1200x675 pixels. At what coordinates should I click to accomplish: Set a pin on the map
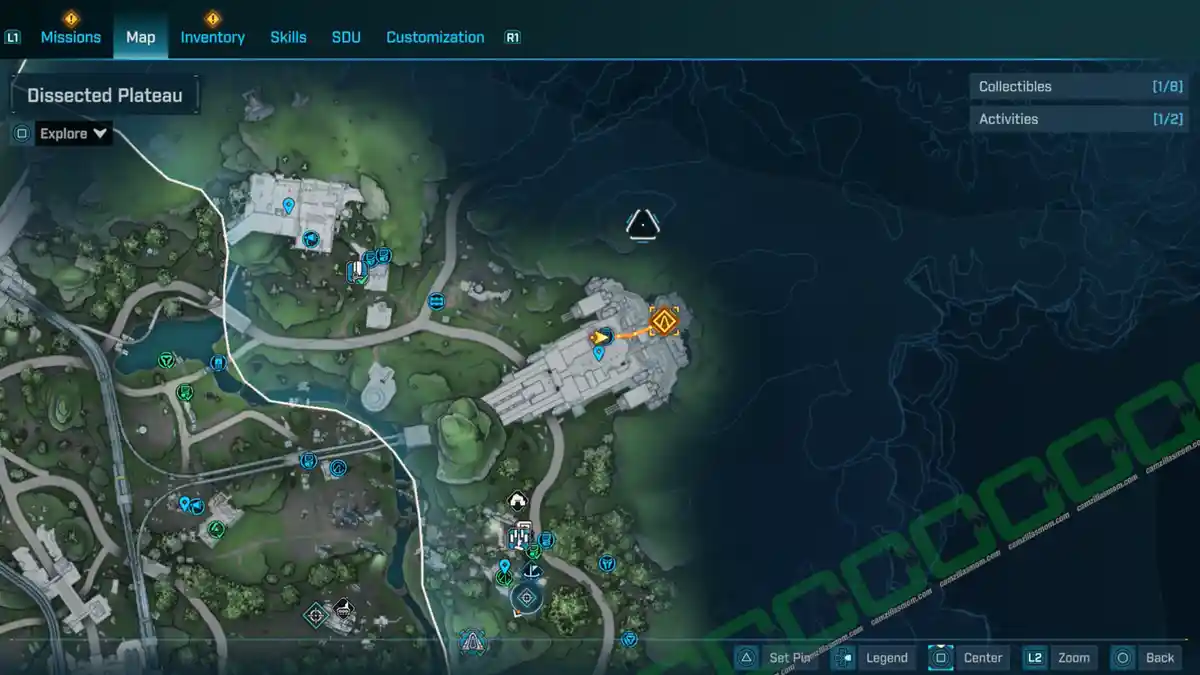pos(777,657)
